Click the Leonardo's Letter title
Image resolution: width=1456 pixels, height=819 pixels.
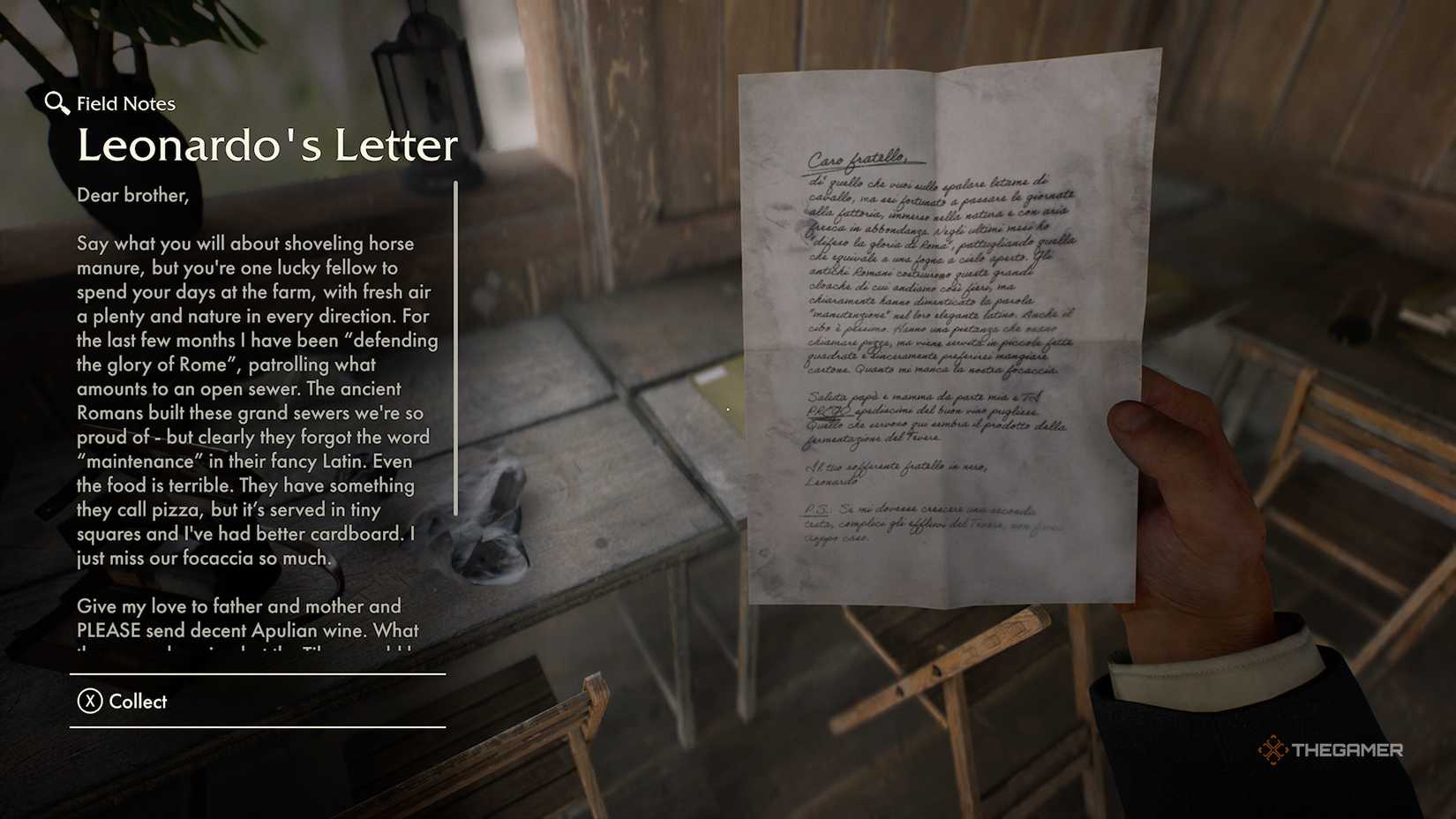[266, 145]
